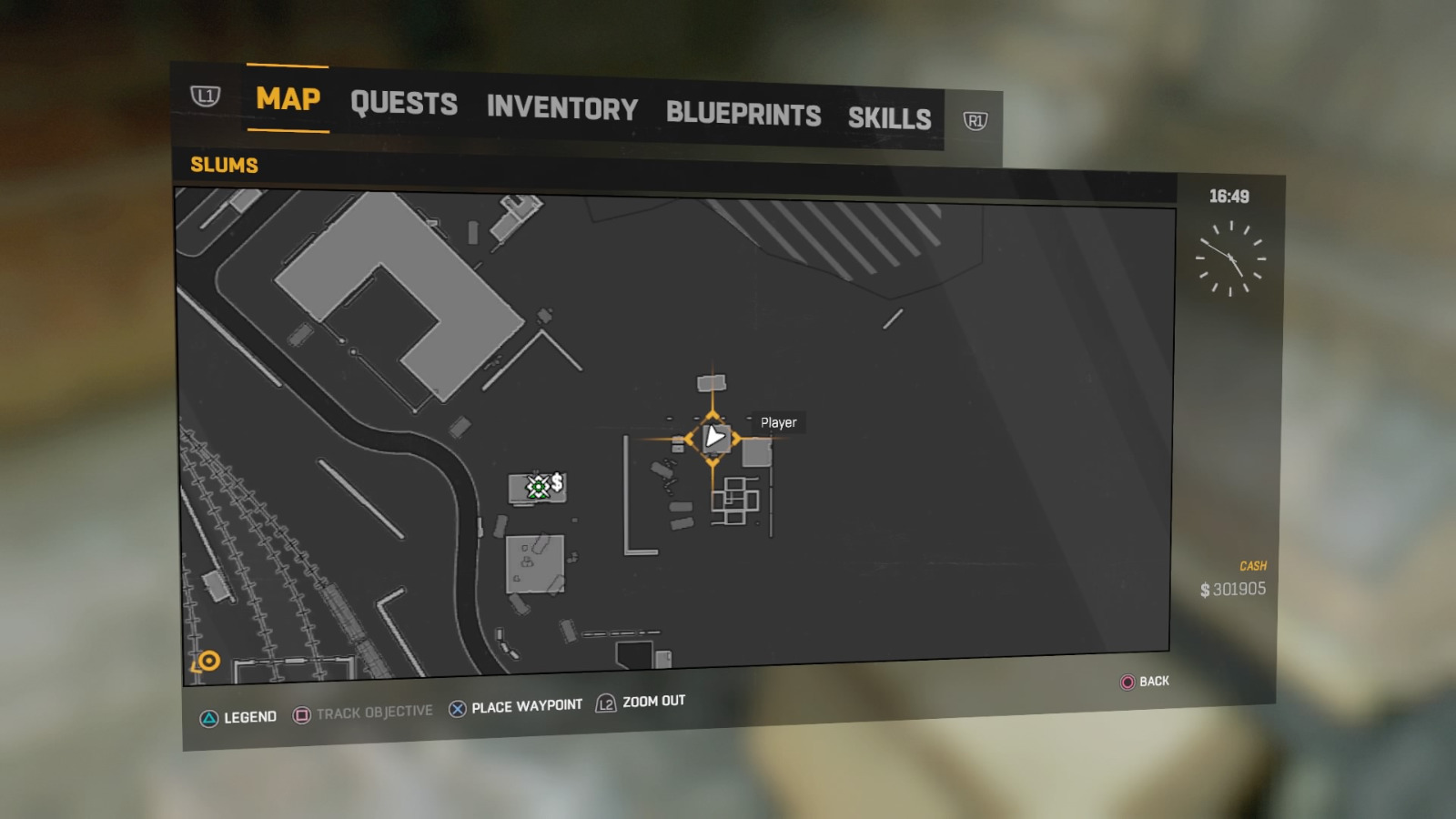Open the INVENTORY tab
This screenshot has height=819, width=1456.
pyautogui.click(x=561, y=109)
